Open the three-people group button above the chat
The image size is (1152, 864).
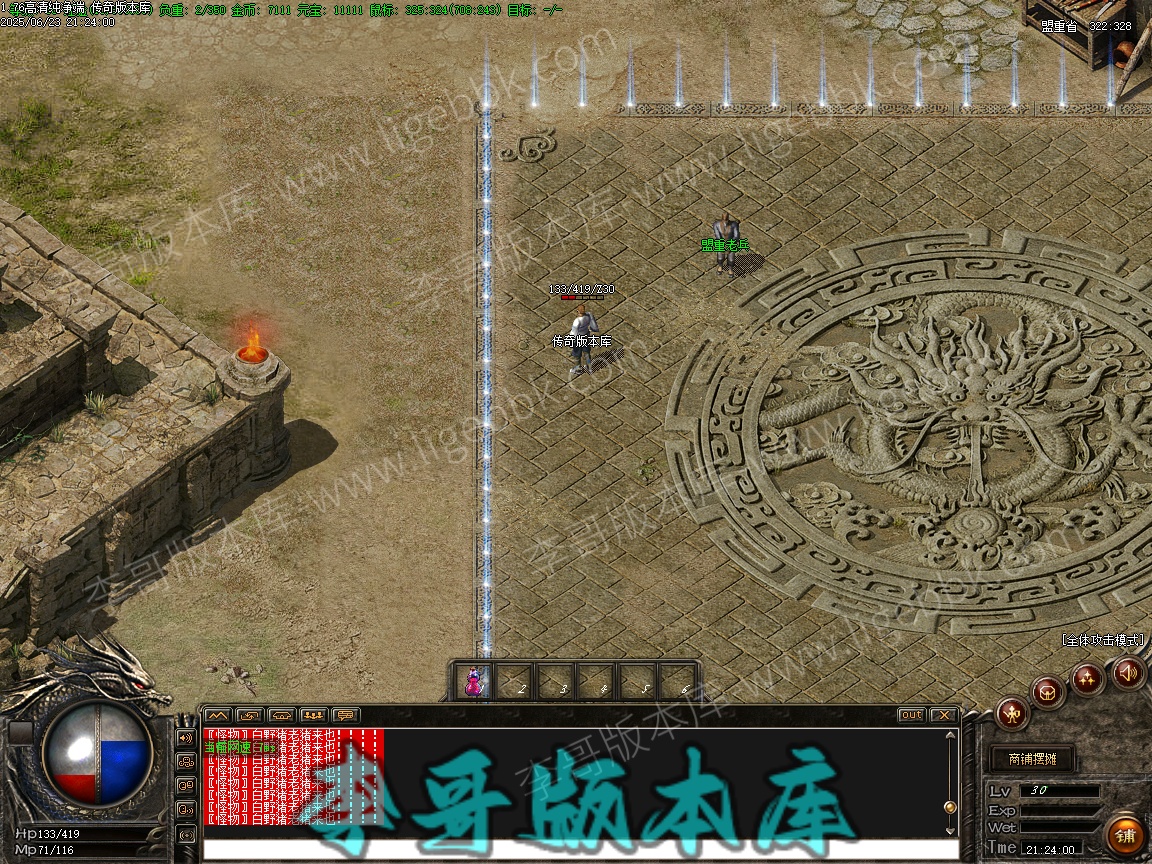click(x=313, y=715)
